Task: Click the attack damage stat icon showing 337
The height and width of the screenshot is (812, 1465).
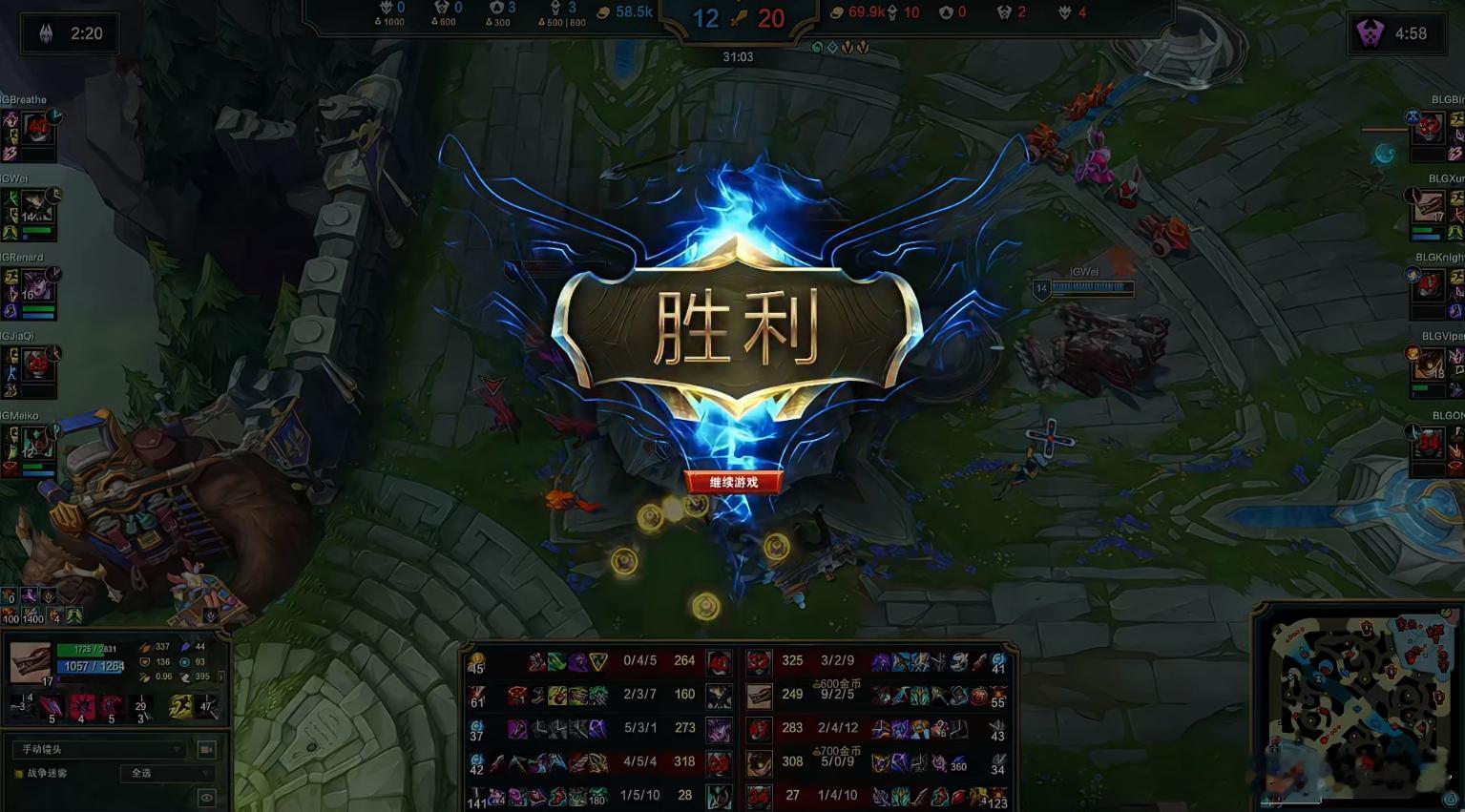Action: click(x=143, y=646)
